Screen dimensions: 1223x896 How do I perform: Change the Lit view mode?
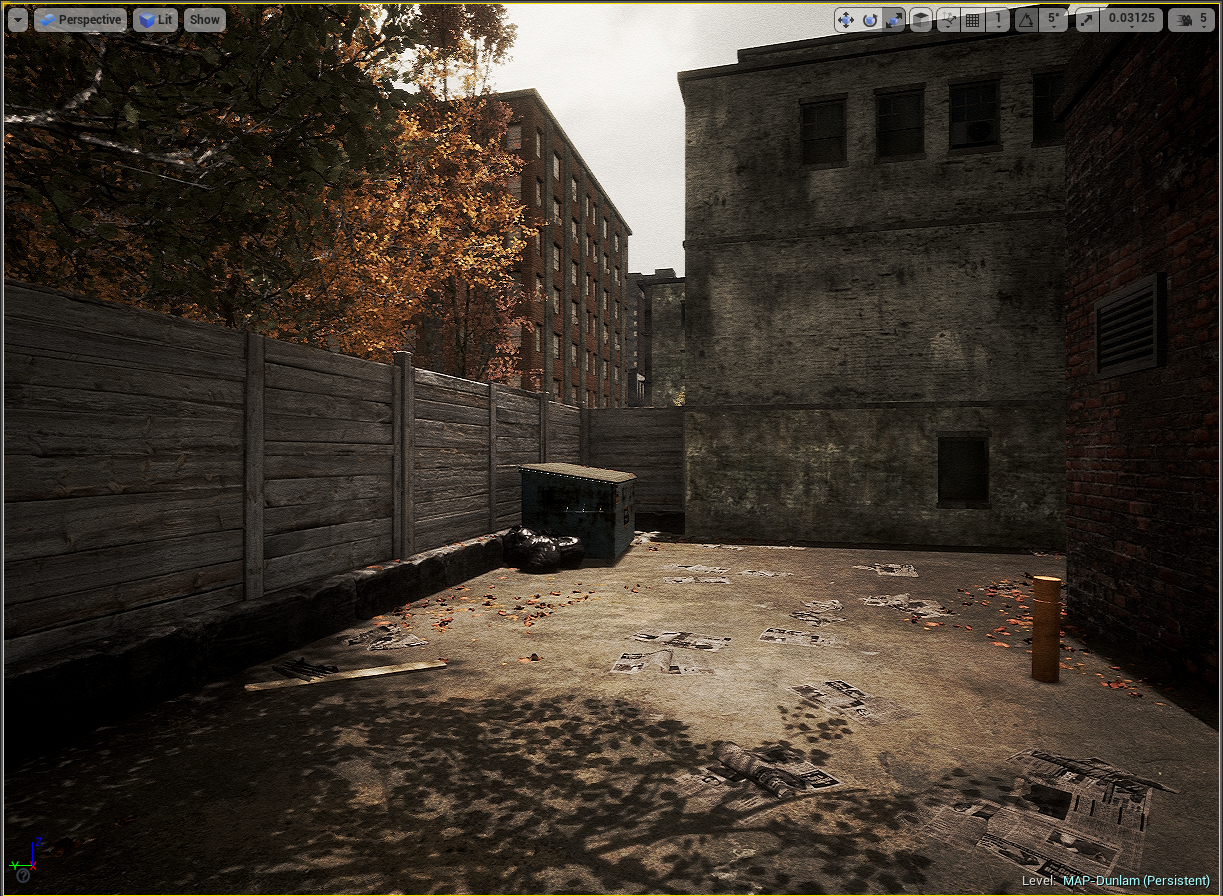click(155, 20)
